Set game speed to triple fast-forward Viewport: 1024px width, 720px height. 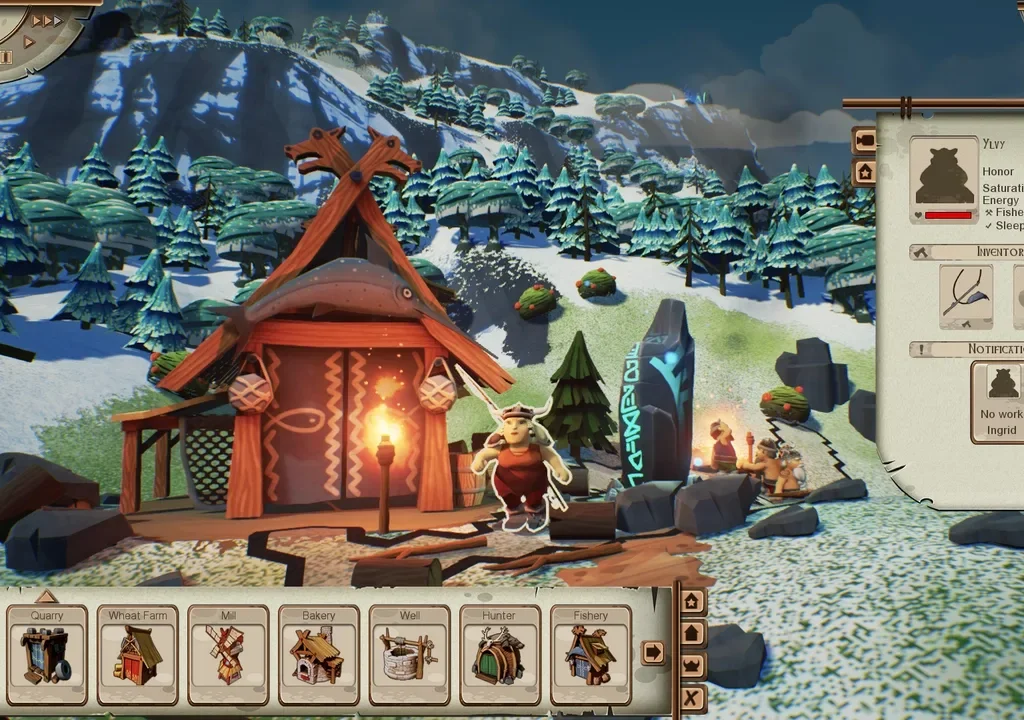point(47,20)
